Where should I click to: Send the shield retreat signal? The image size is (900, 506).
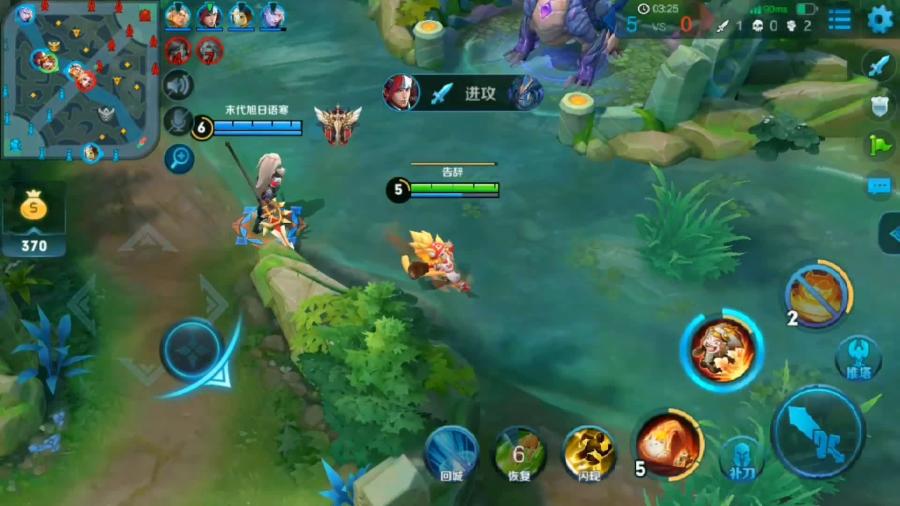tap(878, 106)
